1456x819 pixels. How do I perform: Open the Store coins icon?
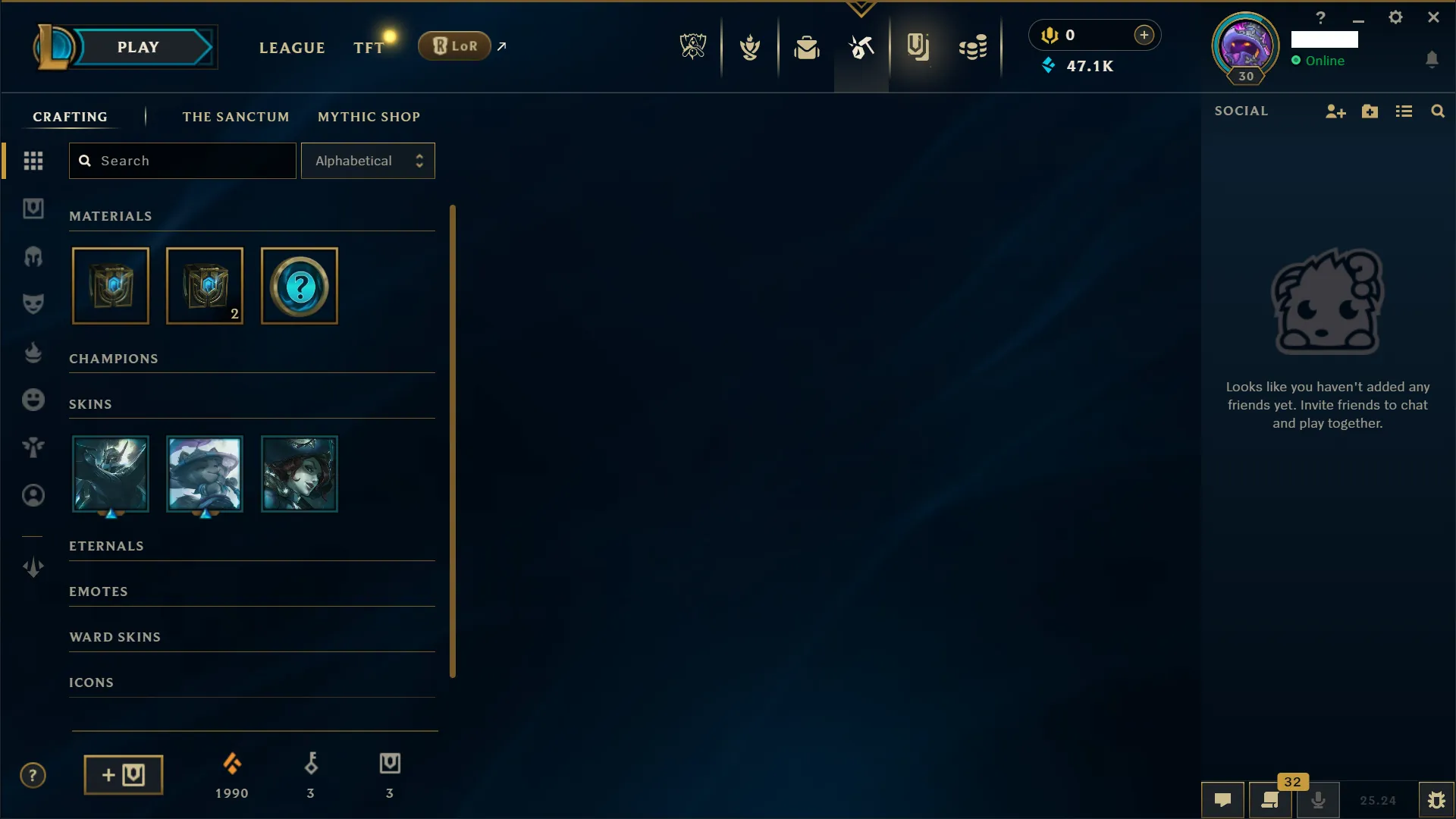(x=973, y=46)
